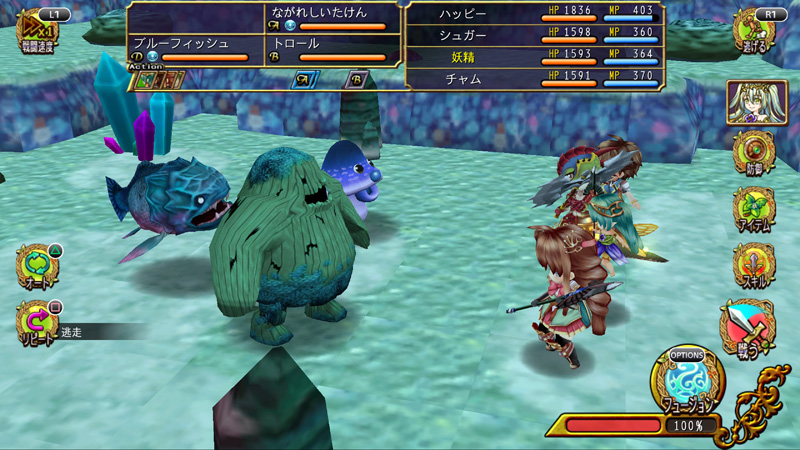Select party member シュガー row
The width and height of the screenshot is (800, 450).
tap(536, 35)
